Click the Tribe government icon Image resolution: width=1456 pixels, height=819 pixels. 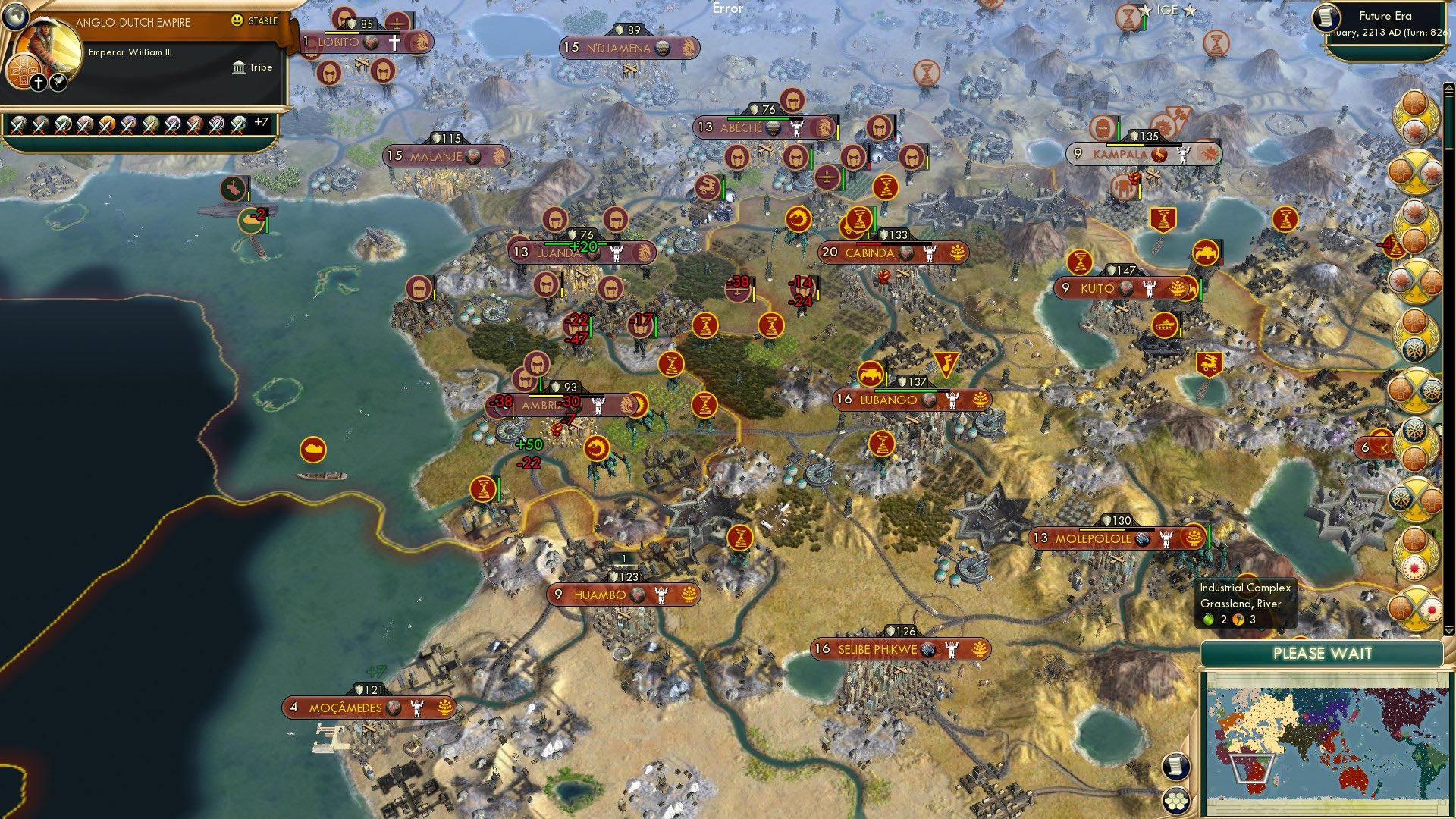[239, 67]
